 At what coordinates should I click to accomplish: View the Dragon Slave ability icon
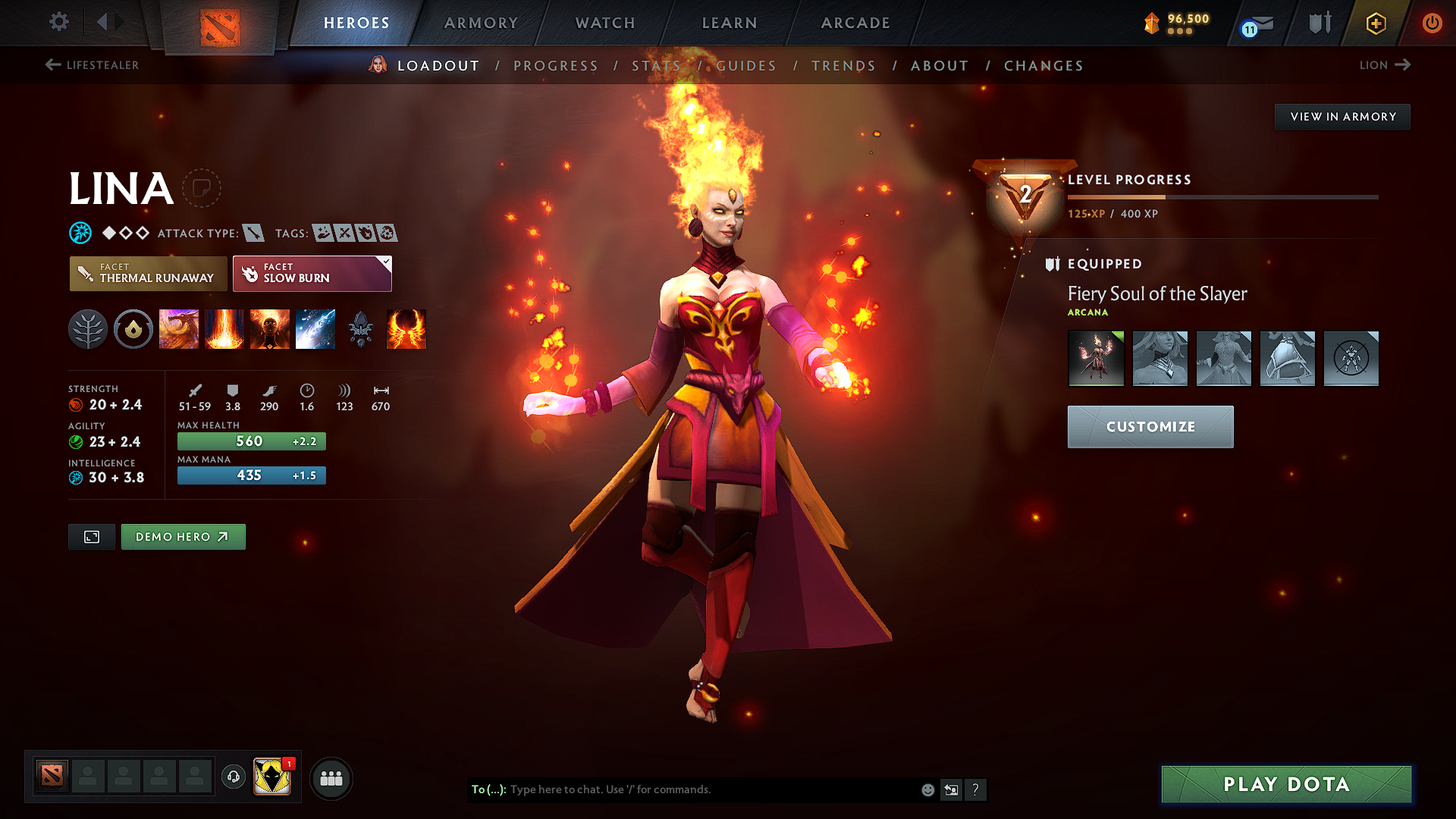(179, 328)
